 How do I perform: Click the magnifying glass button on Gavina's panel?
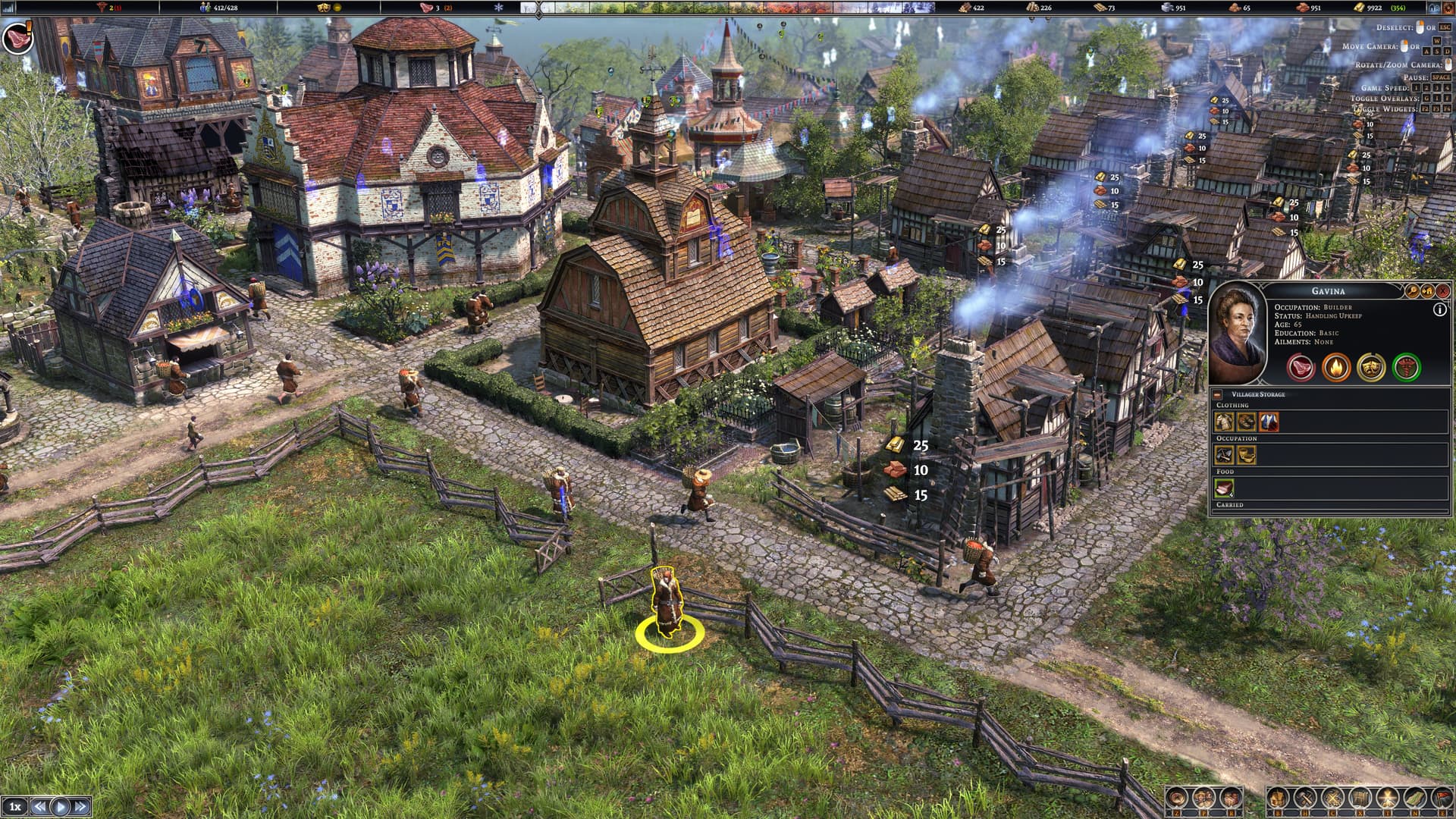(x=1412, y=290)
